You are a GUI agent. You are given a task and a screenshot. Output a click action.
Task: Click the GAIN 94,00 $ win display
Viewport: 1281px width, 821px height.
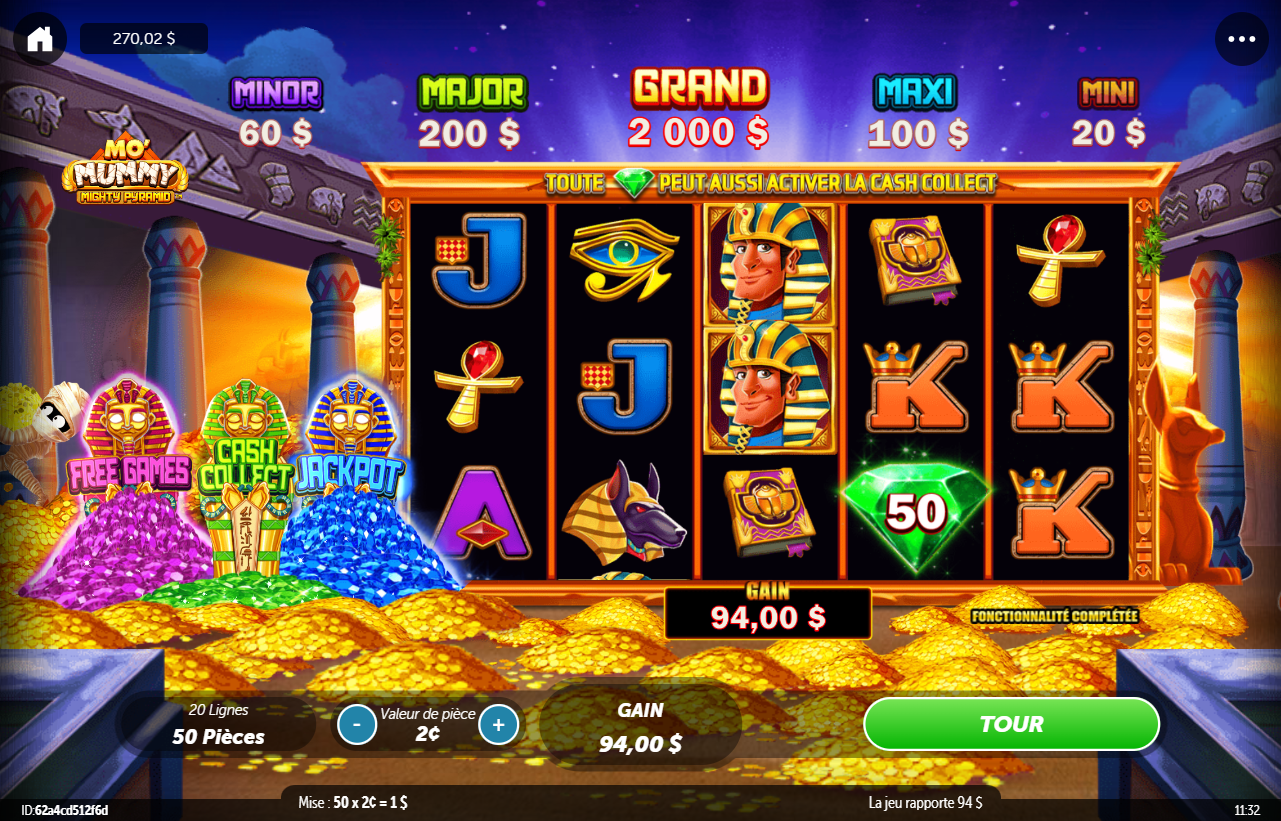768,612
